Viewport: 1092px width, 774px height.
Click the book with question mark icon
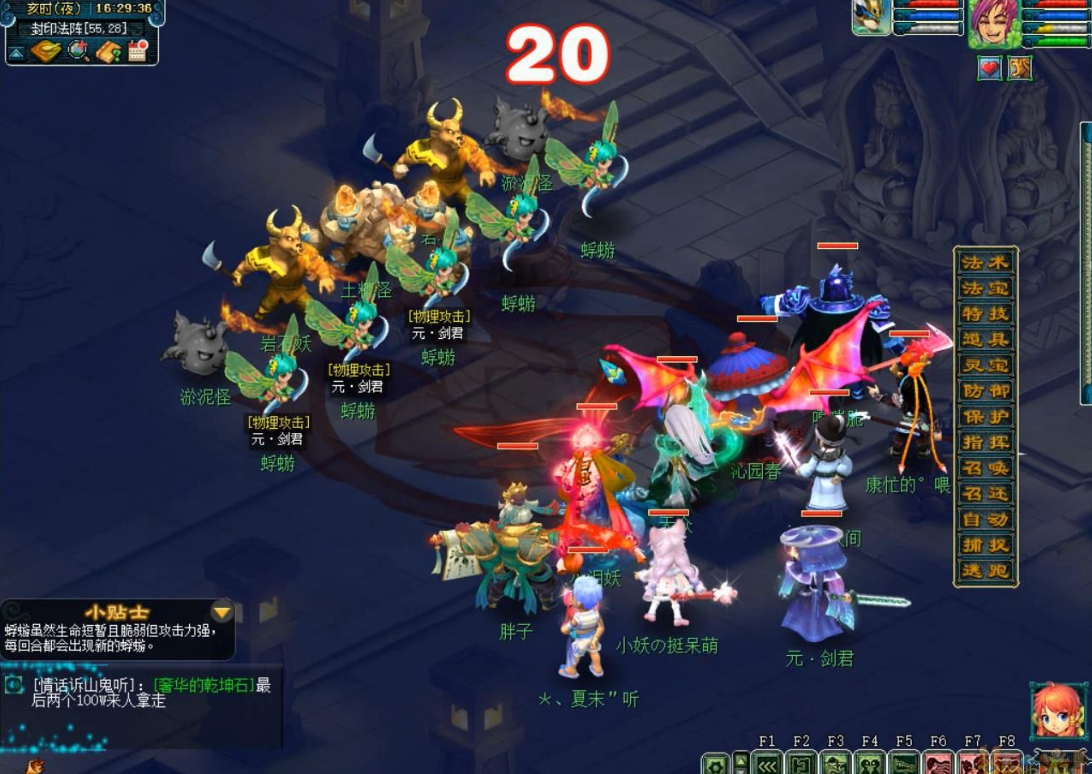point(108,50)
